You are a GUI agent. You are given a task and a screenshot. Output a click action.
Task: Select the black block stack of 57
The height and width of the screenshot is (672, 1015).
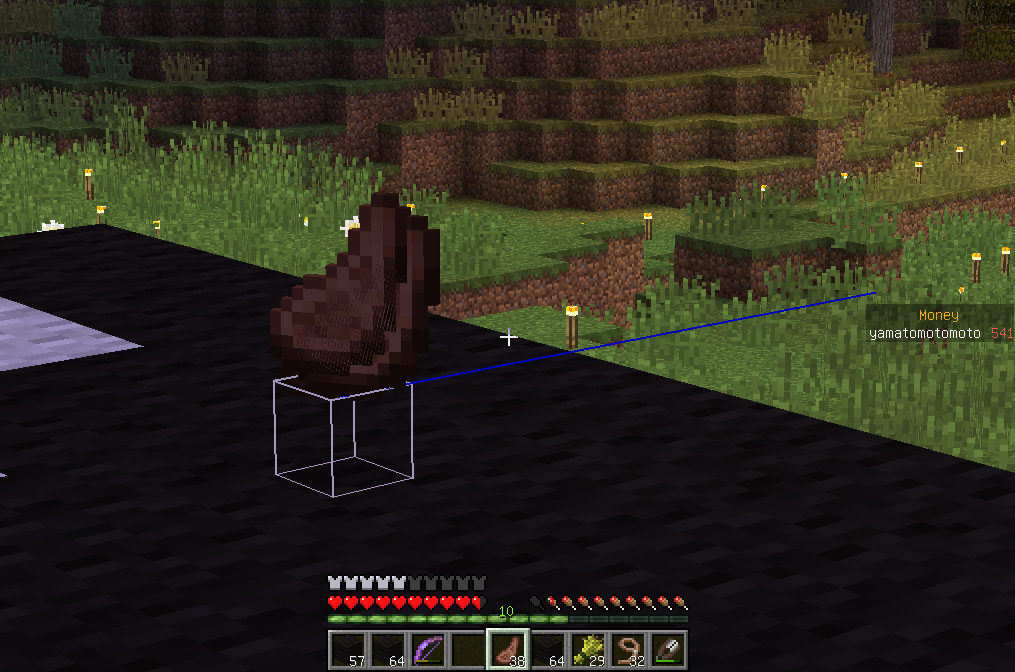pyautogui.click(x=348, y=650)
